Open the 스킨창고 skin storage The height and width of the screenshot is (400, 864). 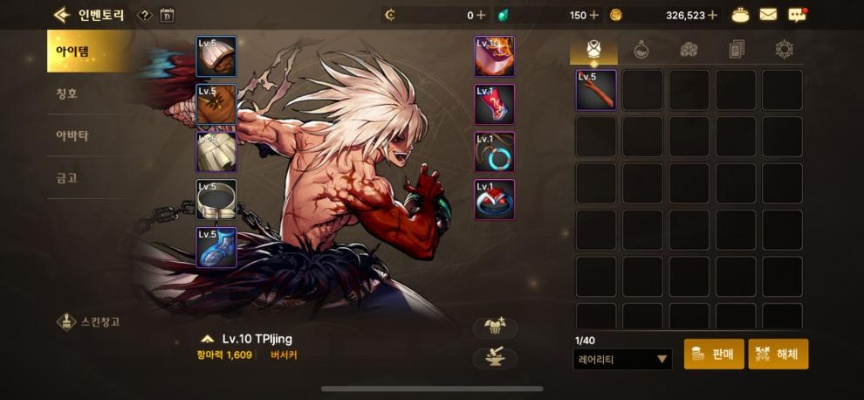89,322
